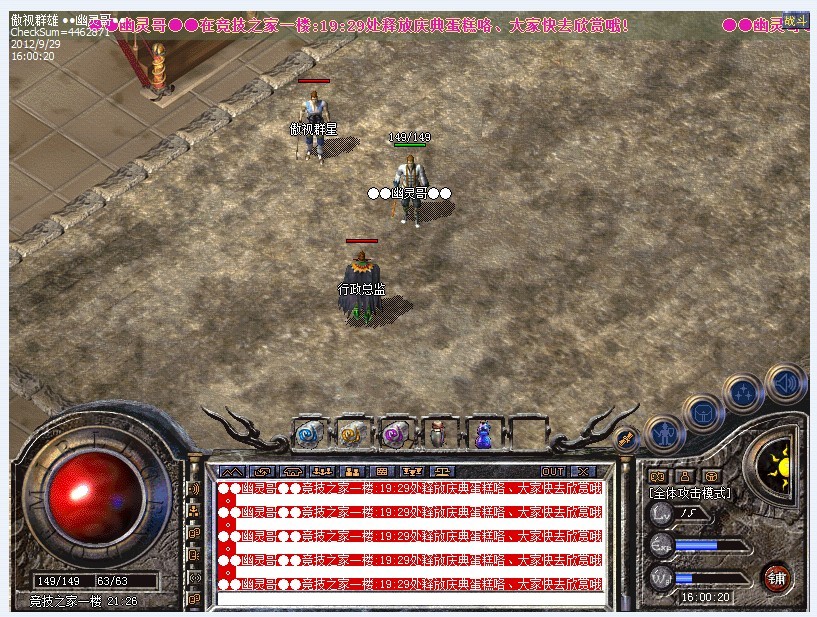The width and height of the screenshot is (817, 617).
Task: Toggle game sound with the speaker button
Action: [785, 381]
